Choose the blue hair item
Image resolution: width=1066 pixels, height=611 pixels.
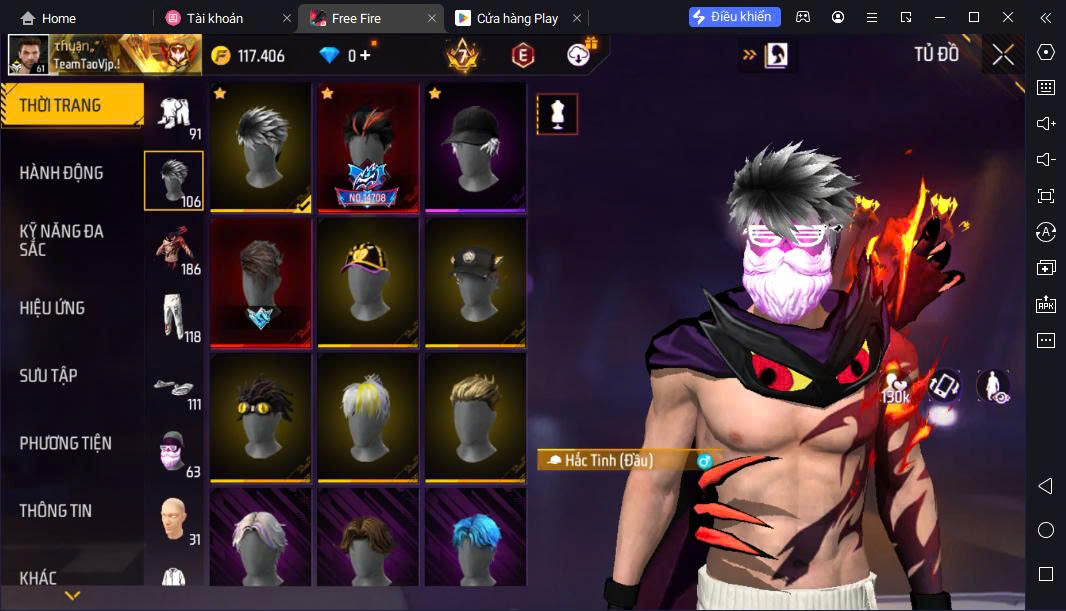(475, 540)
